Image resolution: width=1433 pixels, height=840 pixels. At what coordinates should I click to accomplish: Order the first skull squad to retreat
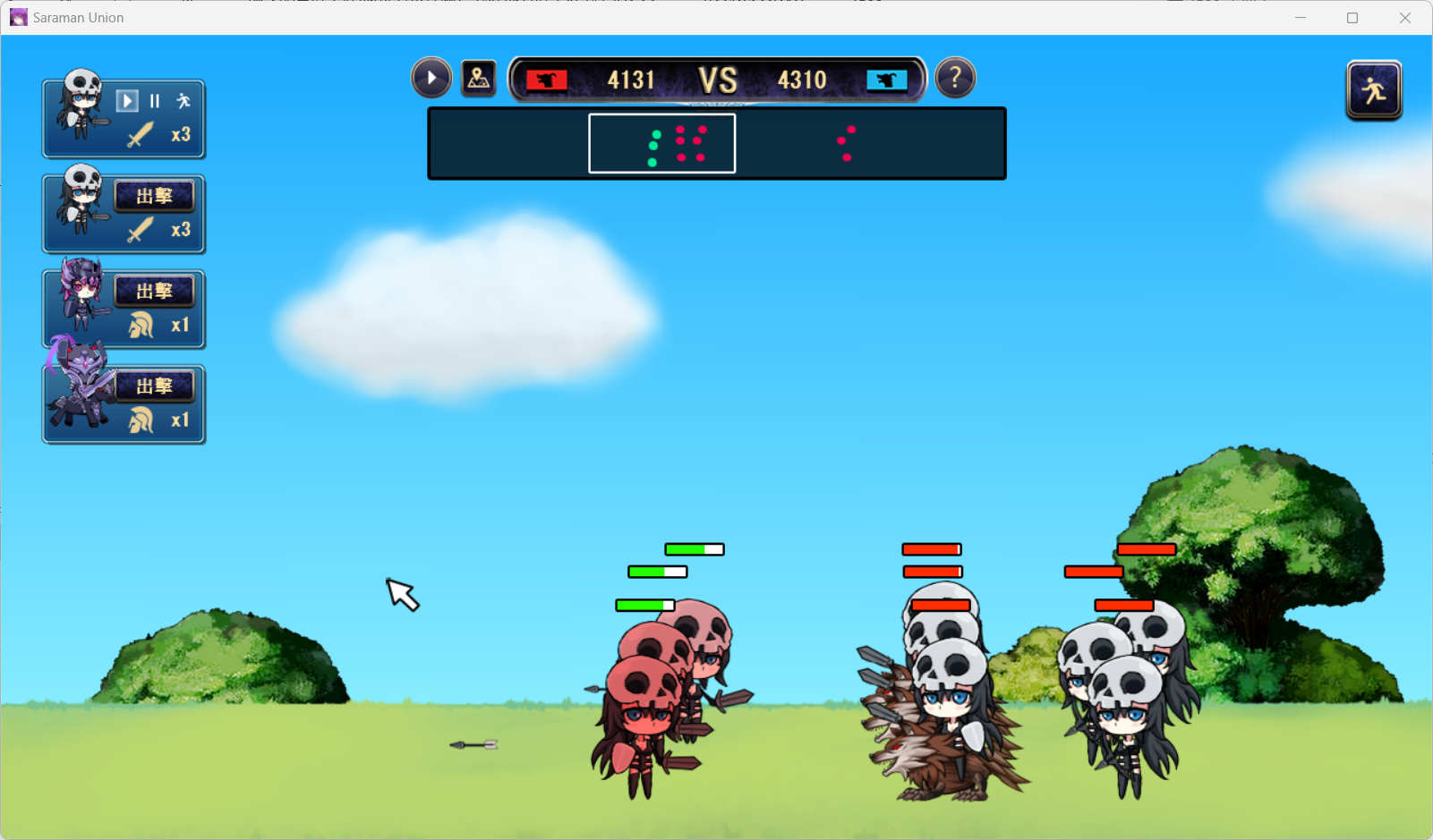(183, 101)
